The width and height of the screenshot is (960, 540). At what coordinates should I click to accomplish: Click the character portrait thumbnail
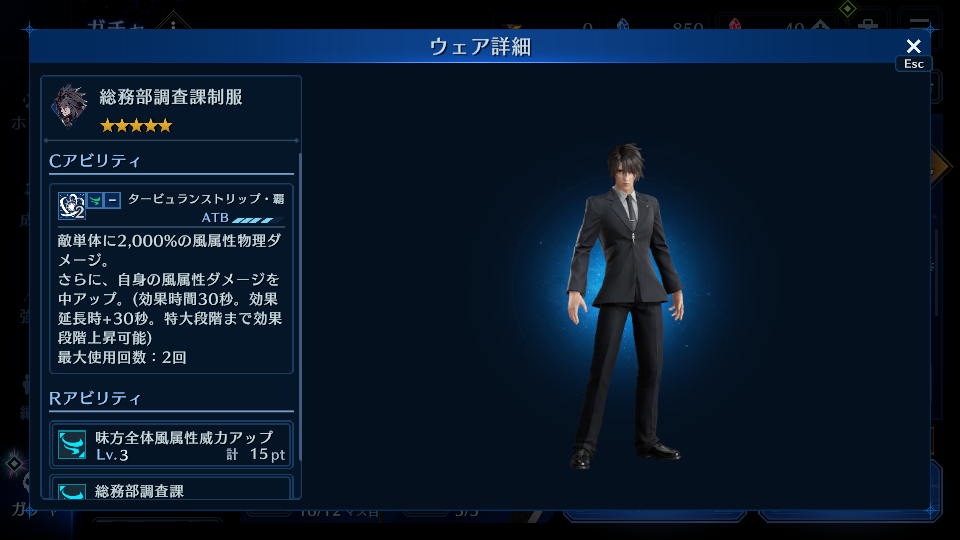click(x=71, y=107)
